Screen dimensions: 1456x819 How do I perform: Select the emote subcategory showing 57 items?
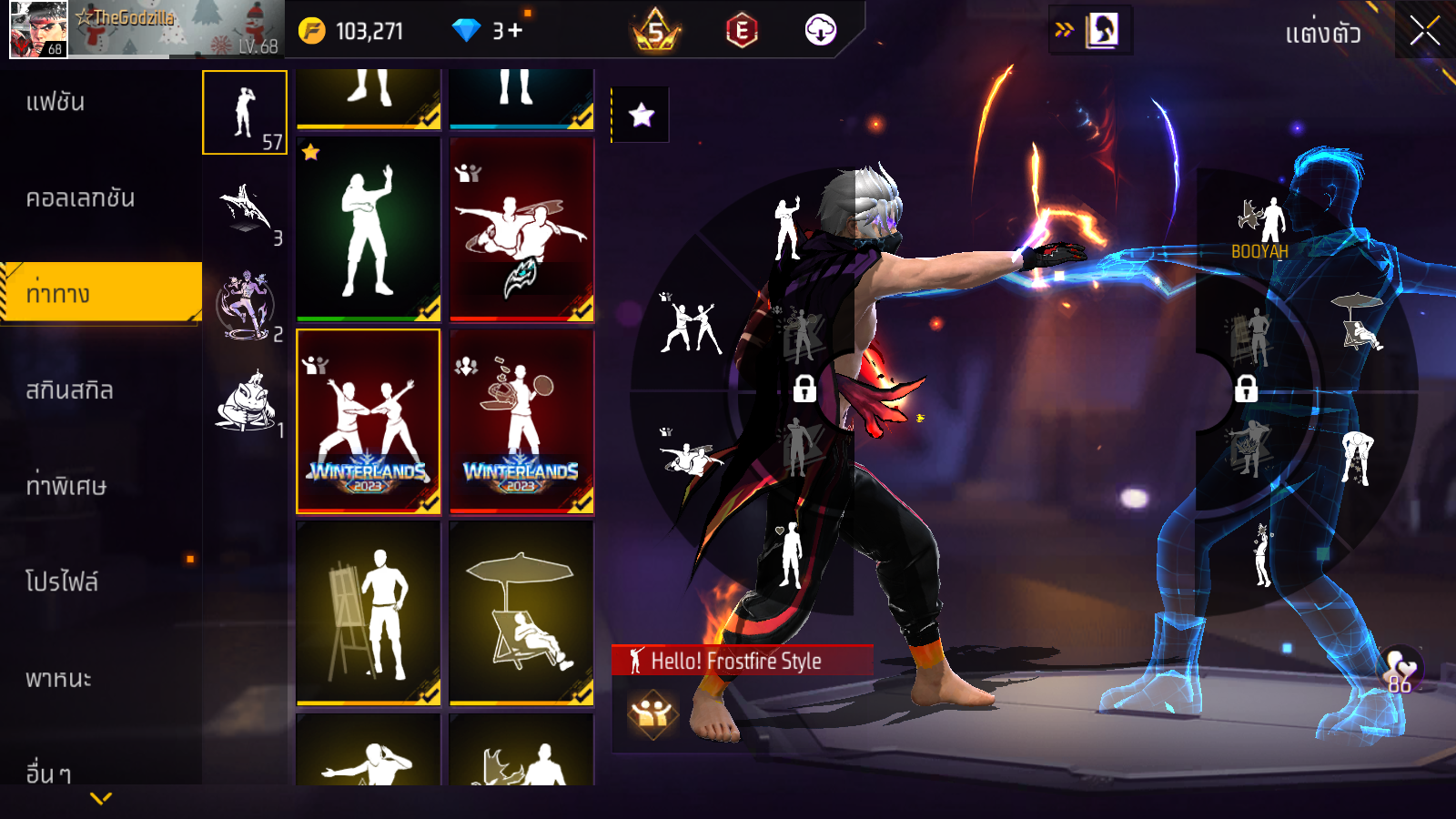[245, 113]
